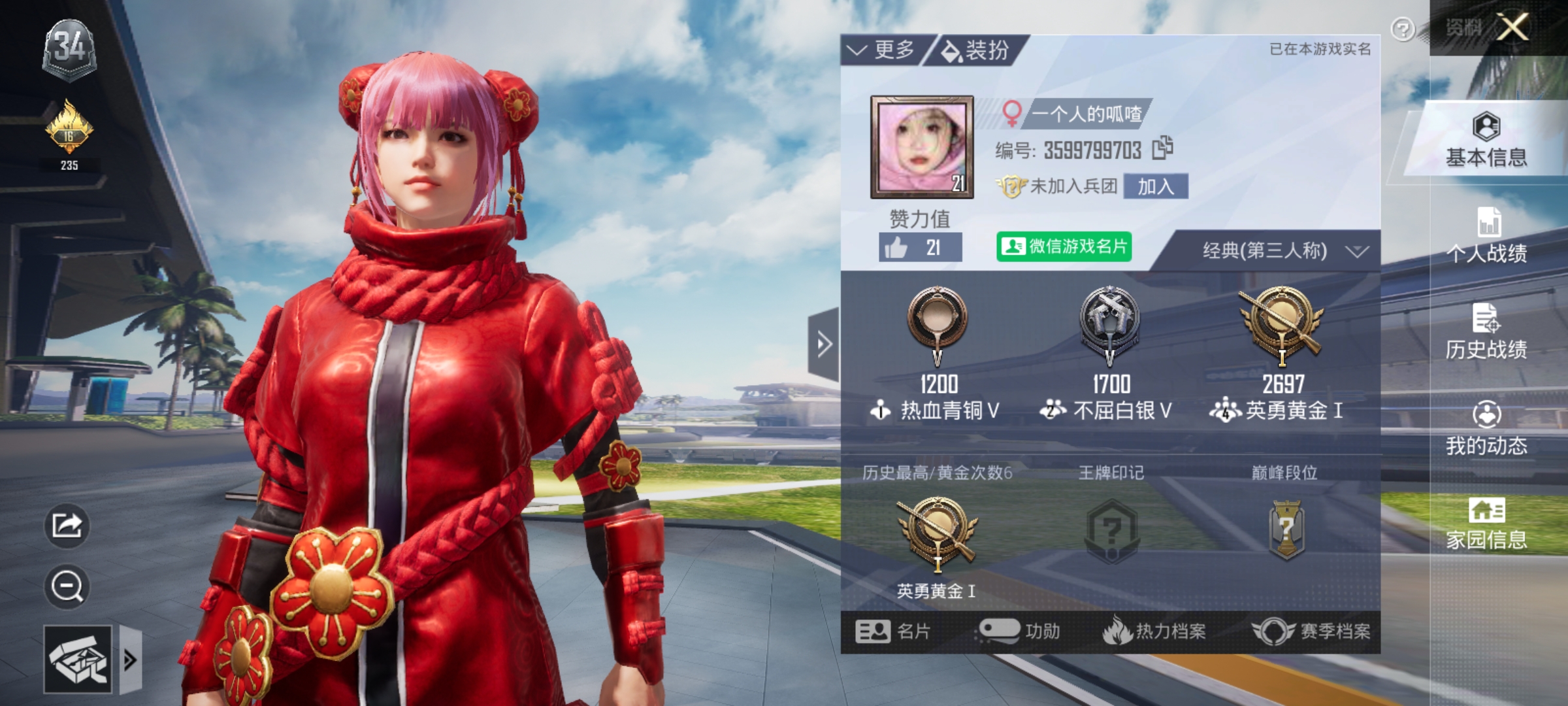Open the 装扮 outfit button

click(976, 50)
